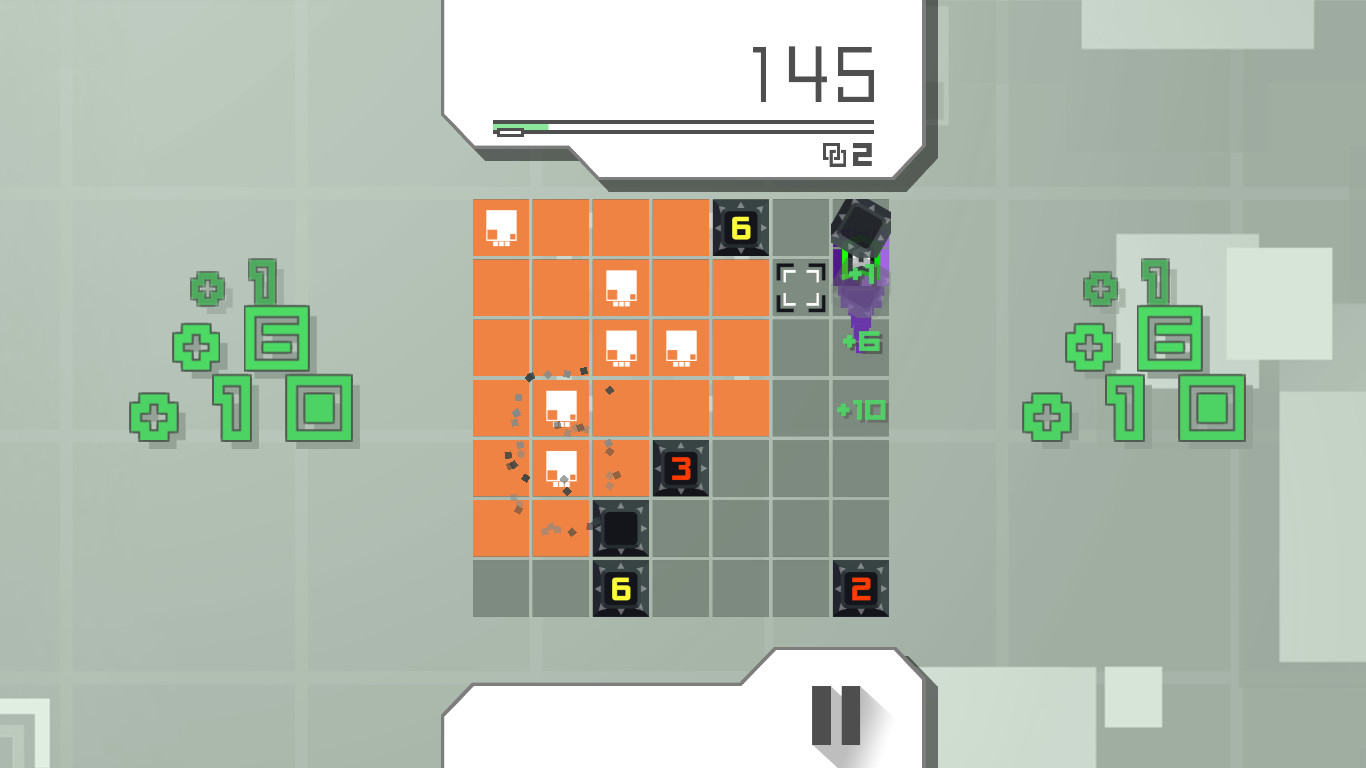Click the green level progress bar
This screenshot has height=768, width=1366.
click(x=520, y=127)
